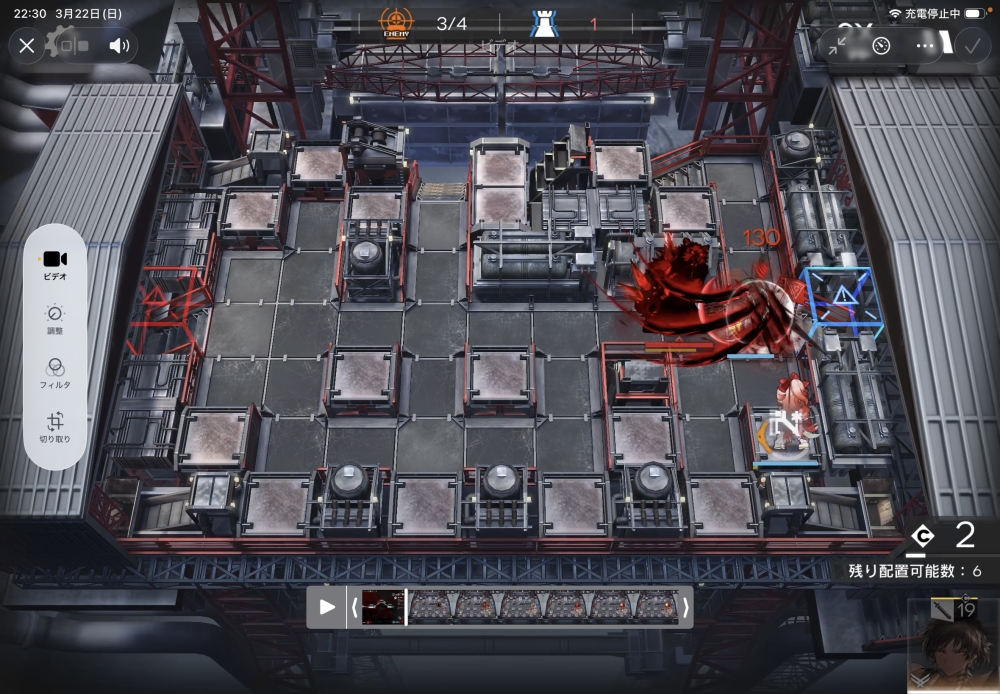The width and height of the screenshot is (1000, 694).
Task: Tap the inward arrows shrink icon
Action: coord(837,45)
